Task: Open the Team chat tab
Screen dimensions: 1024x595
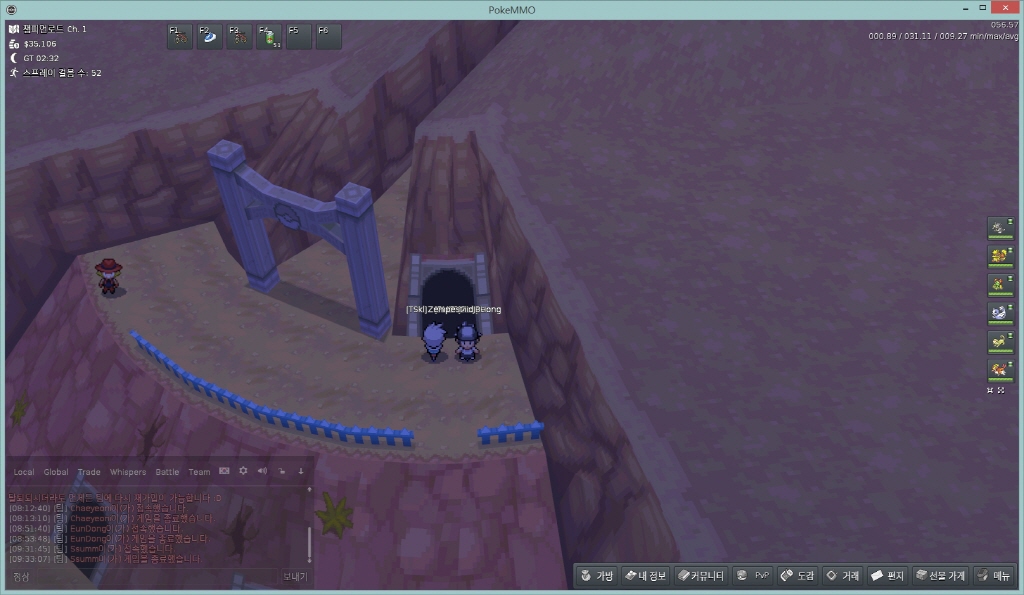Action: [x=199, y=472]
